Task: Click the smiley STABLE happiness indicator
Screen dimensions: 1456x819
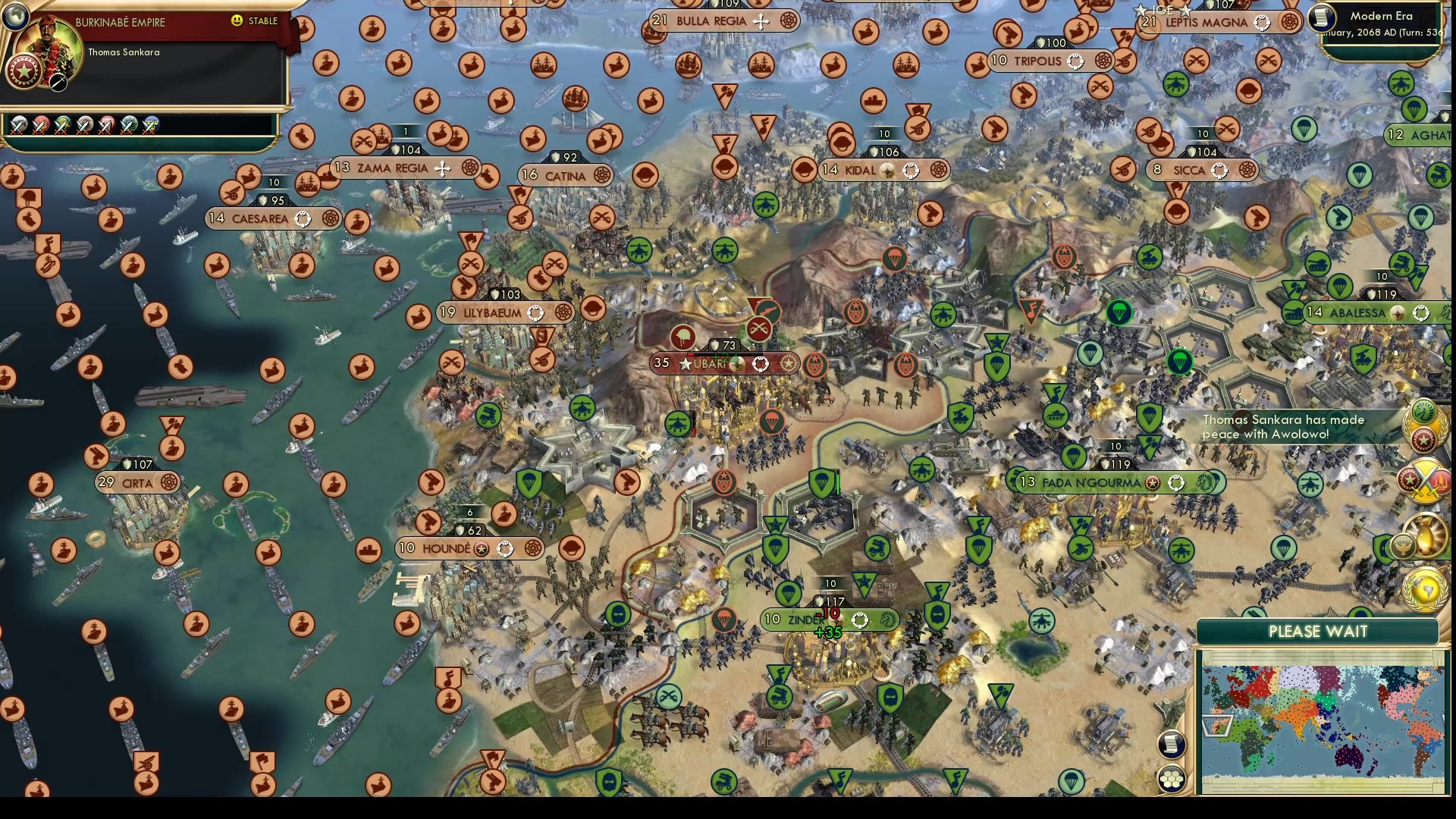Action: (236, 20)
